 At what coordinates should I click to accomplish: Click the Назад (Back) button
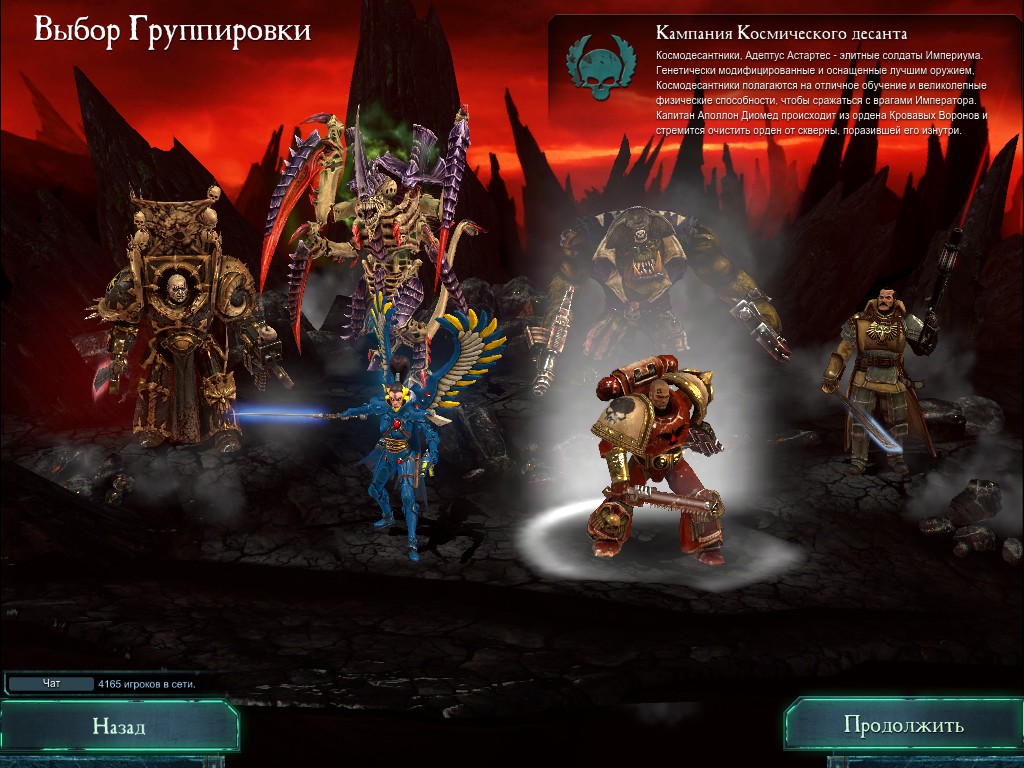coord(119,726)
